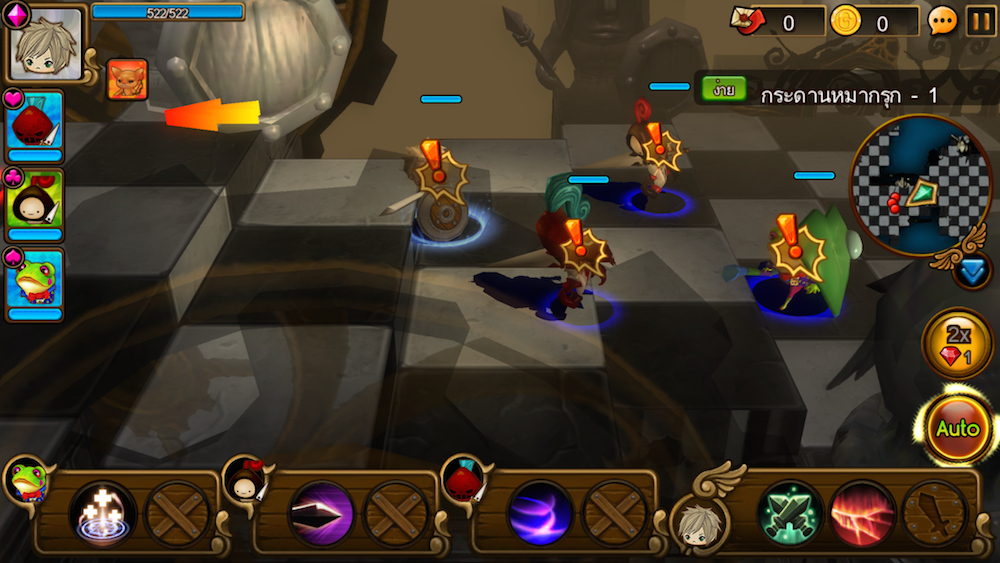Toggle Auto battle mode
Screen dimensions: 1000x563
pyautogui.click(x=957, y=429)
